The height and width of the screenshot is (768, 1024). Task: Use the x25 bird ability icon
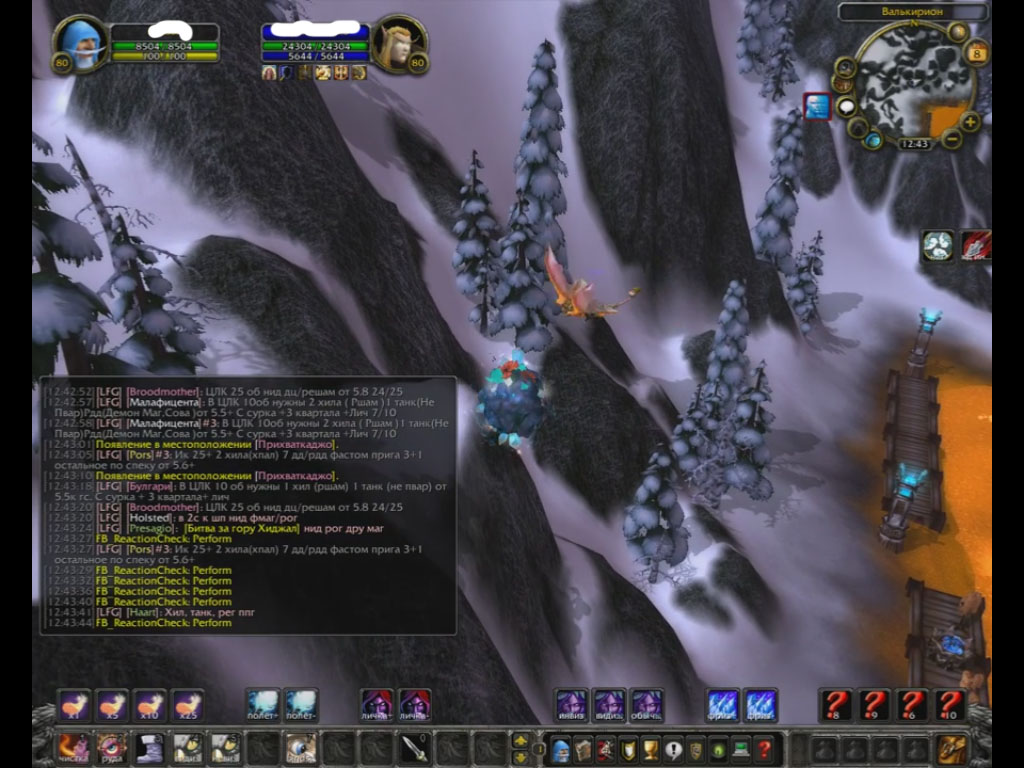188,705
